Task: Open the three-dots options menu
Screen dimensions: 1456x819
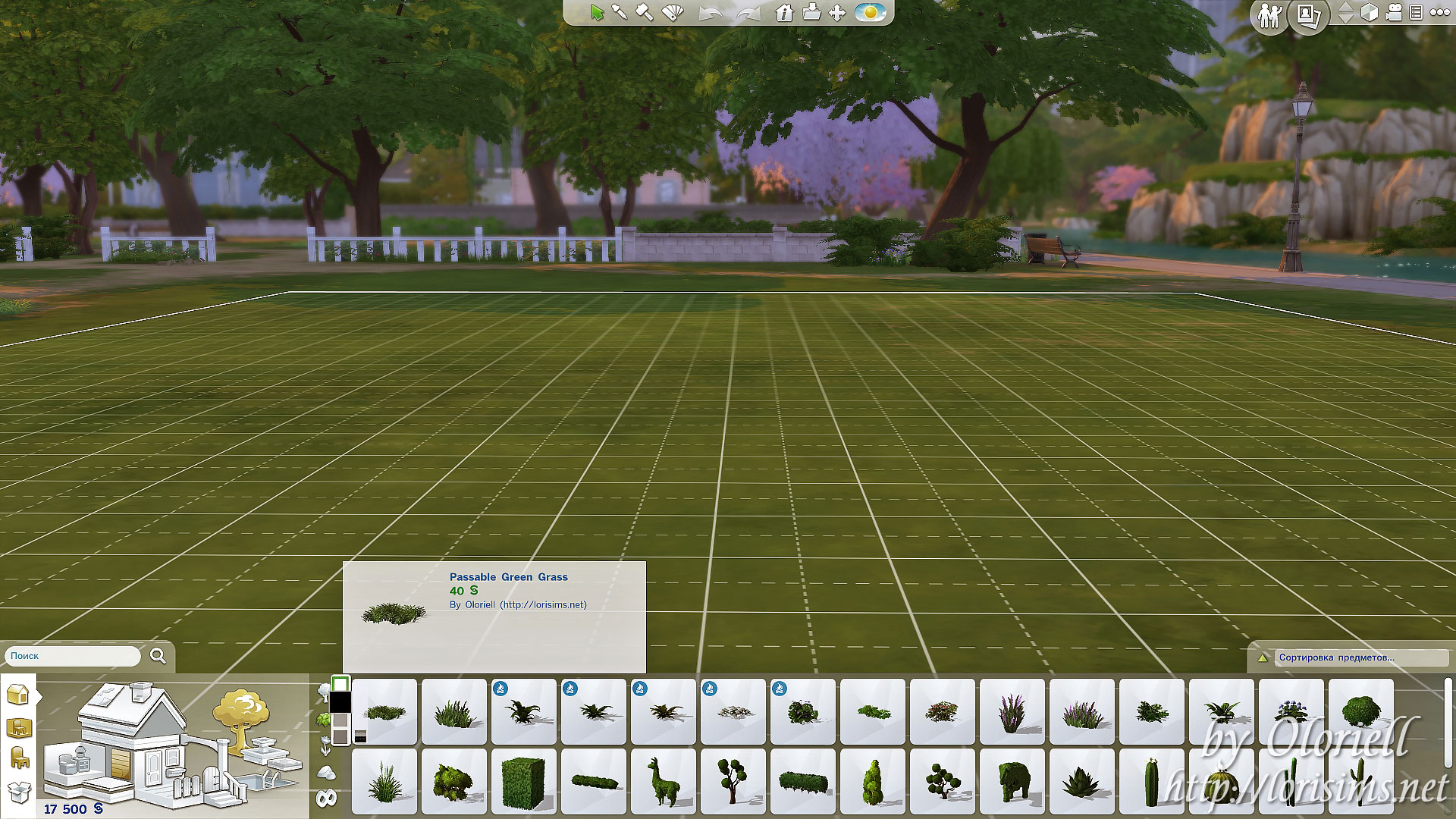Action: tap(1439, 13)
